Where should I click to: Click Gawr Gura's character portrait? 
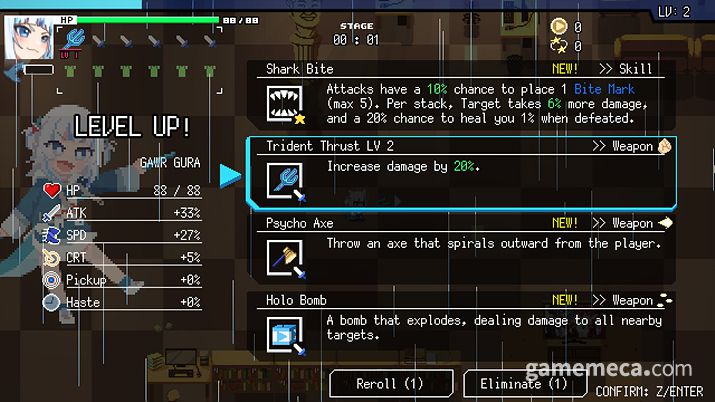point(29,38)
